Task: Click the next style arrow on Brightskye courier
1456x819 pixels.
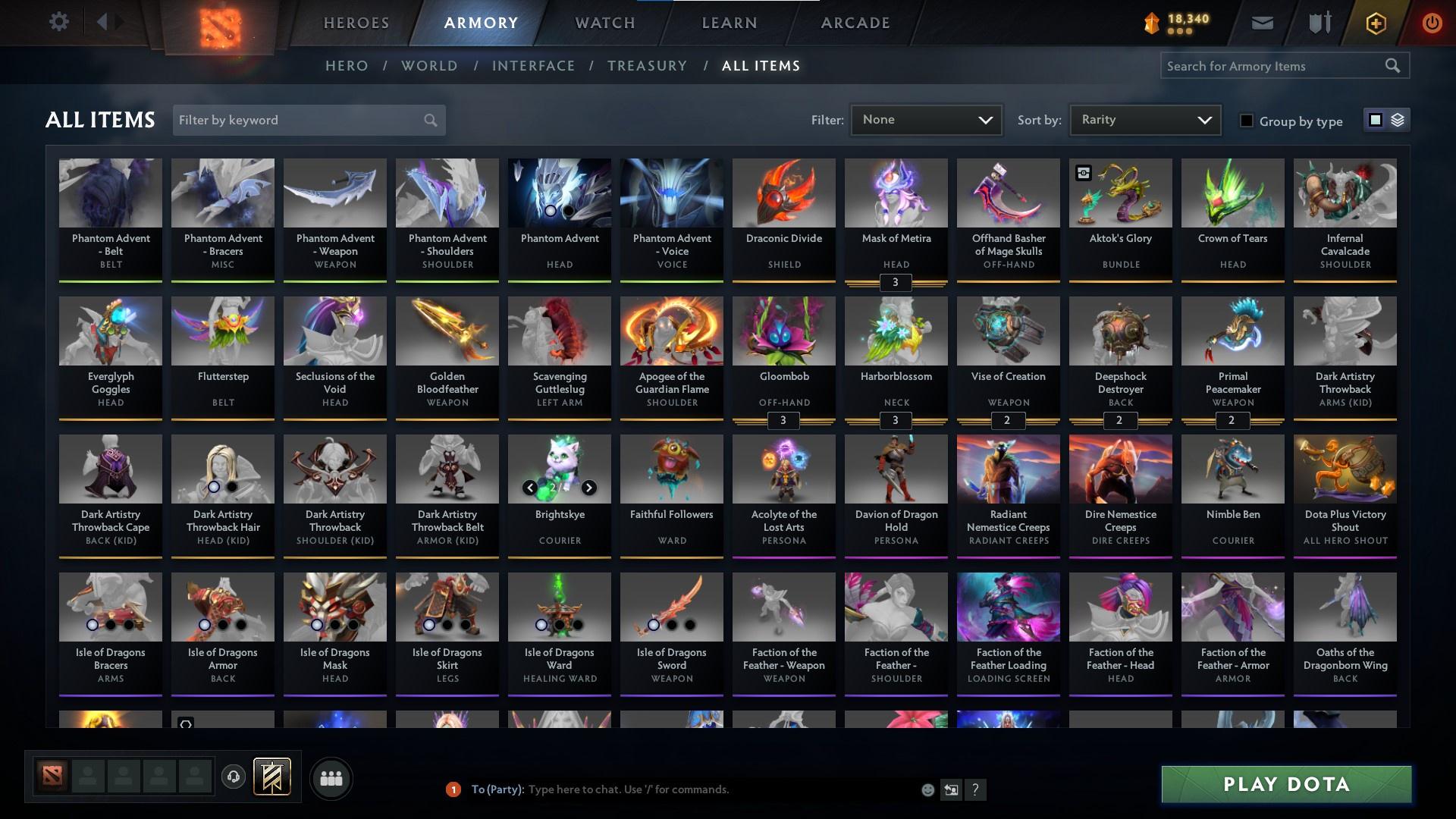Action: [x=588, y=488]
